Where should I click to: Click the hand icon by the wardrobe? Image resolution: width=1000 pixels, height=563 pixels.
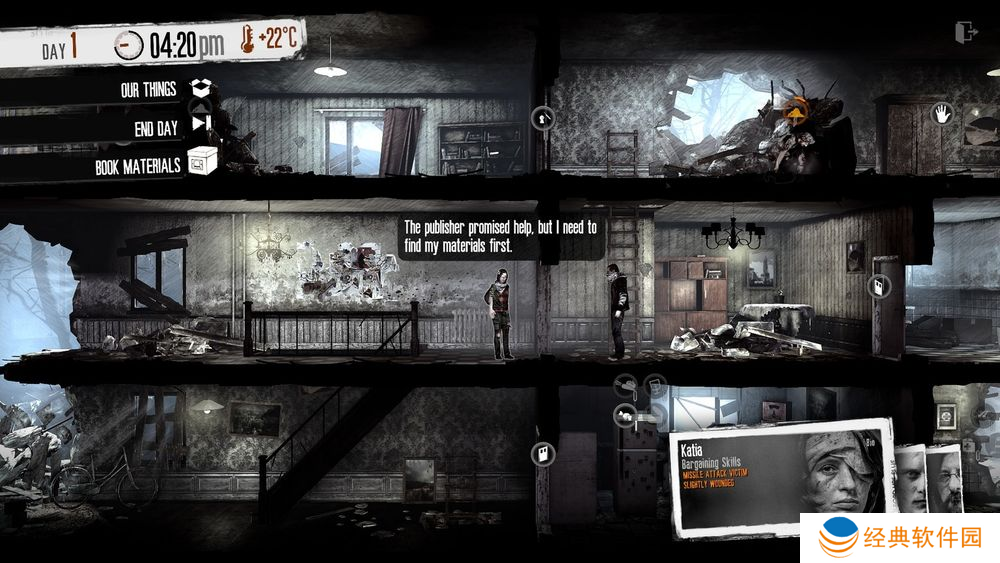pyautogui.click(x=941, y=113)
